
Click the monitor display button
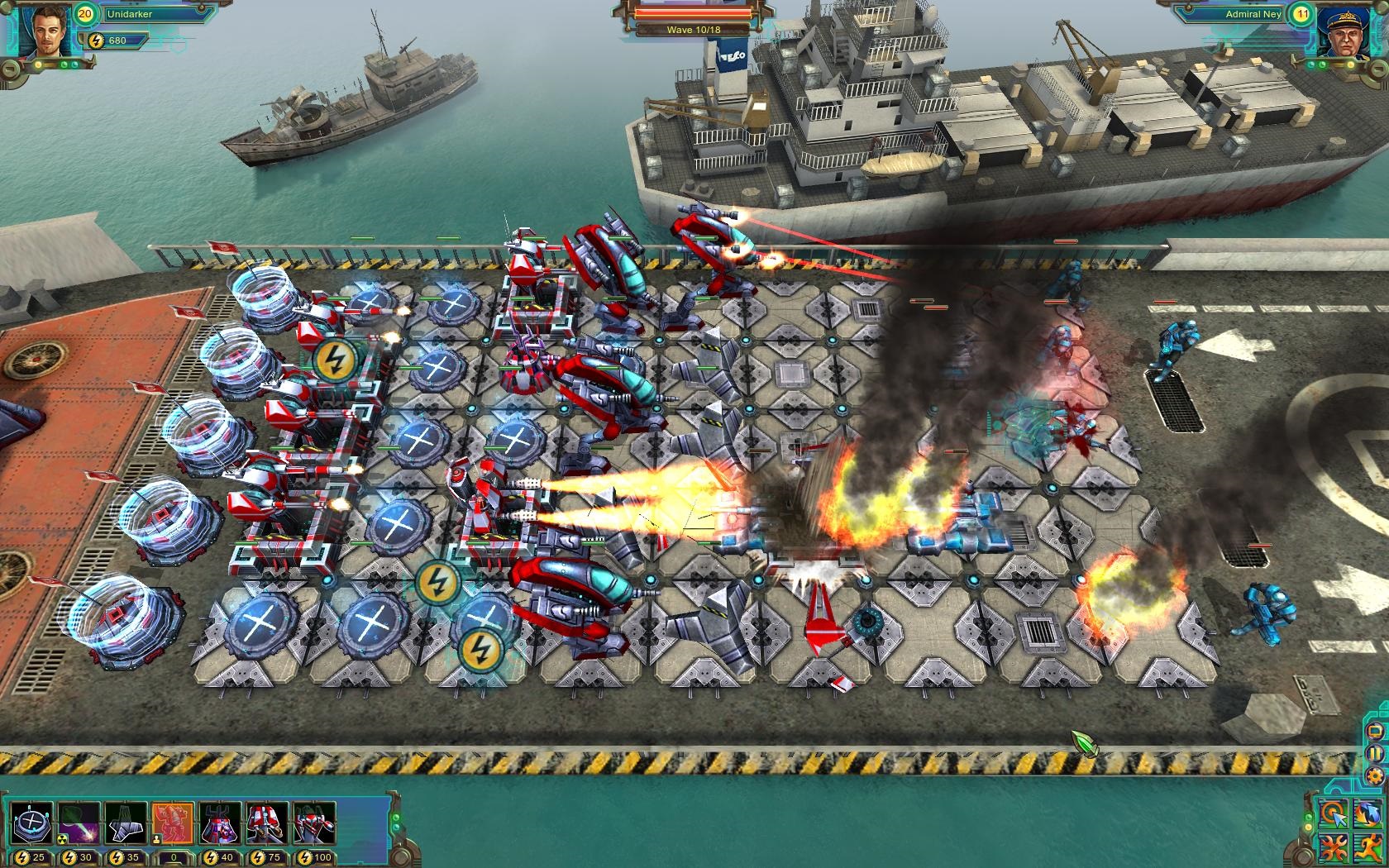pos(1375,732)
